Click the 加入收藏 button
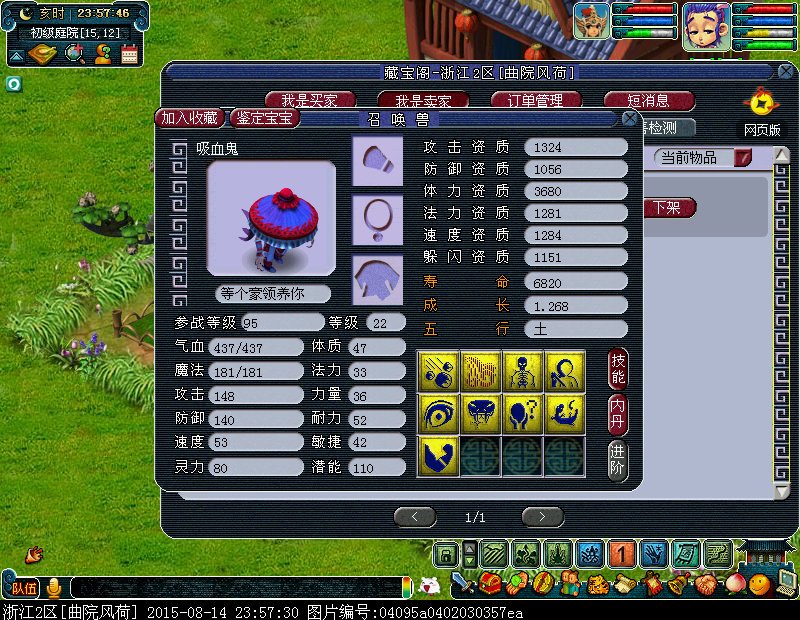Image resolution: width=800 pixels, height=620 pixels. tap(190, 118)
